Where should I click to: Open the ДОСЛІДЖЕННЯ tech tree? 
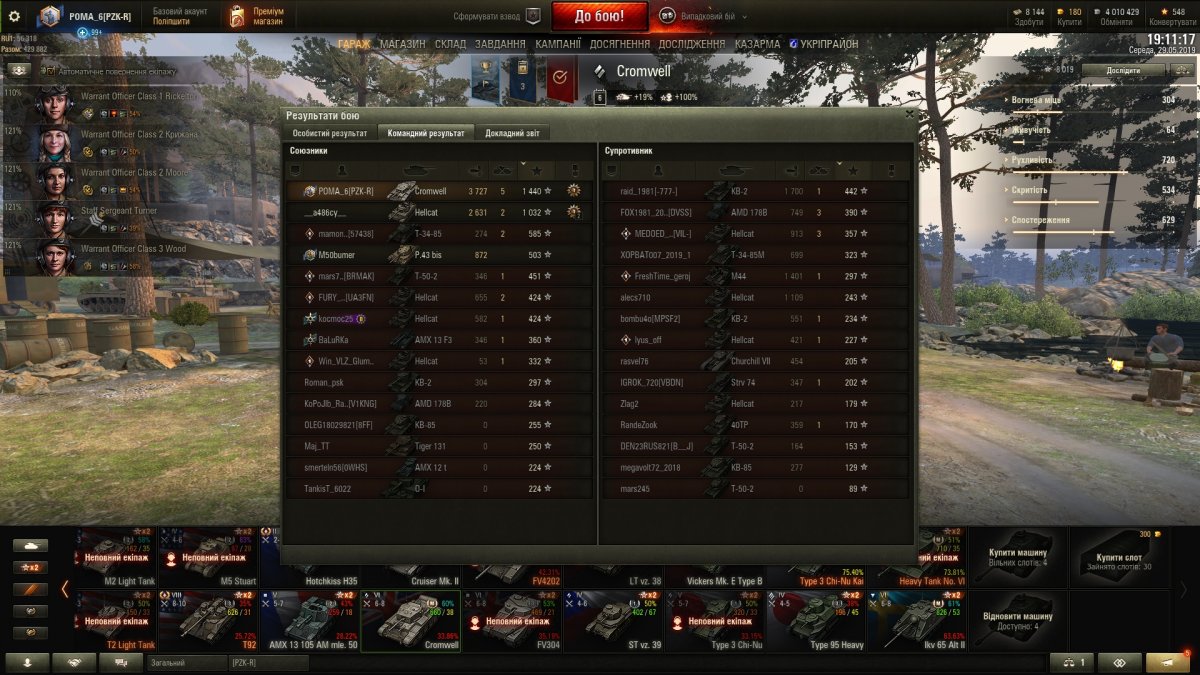(692, 44)
